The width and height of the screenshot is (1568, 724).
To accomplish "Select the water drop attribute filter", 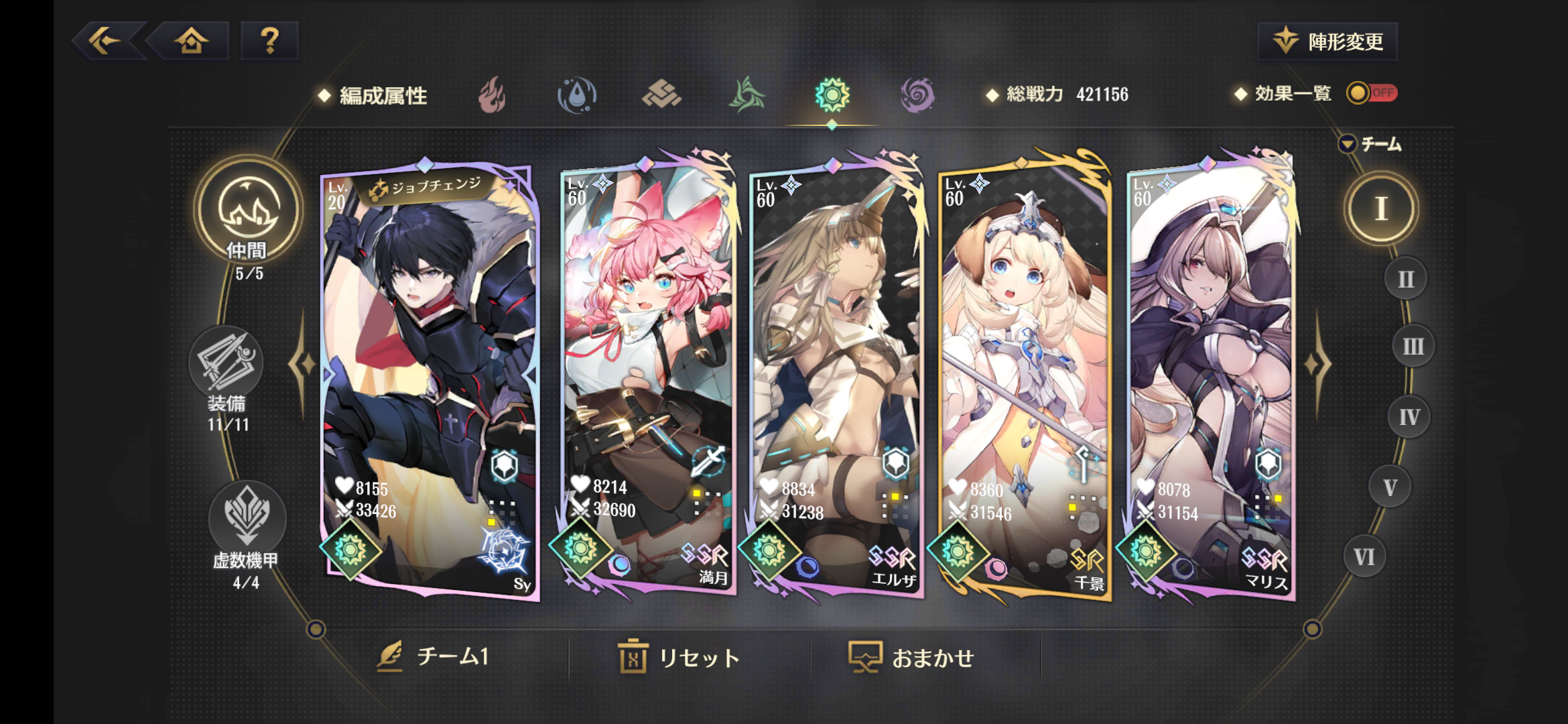I will click(x=577, y=95).
